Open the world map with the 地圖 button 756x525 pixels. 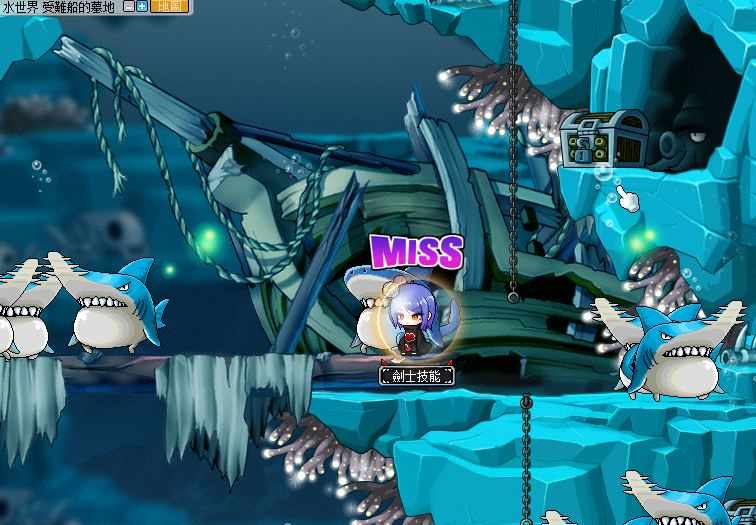tap(172, 6)
